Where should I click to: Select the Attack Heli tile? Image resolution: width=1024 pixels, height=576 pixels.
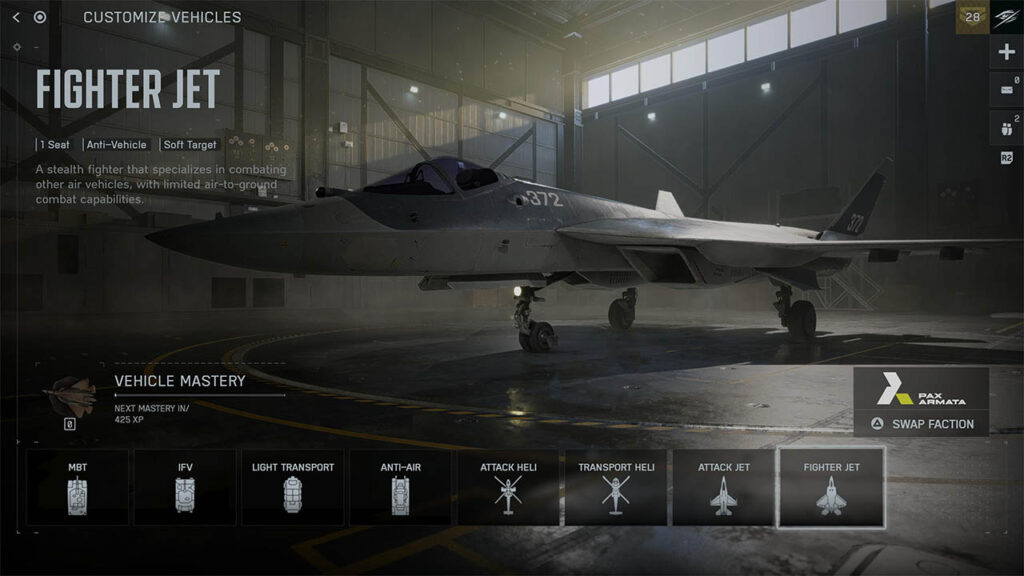[x=509, y=487]
